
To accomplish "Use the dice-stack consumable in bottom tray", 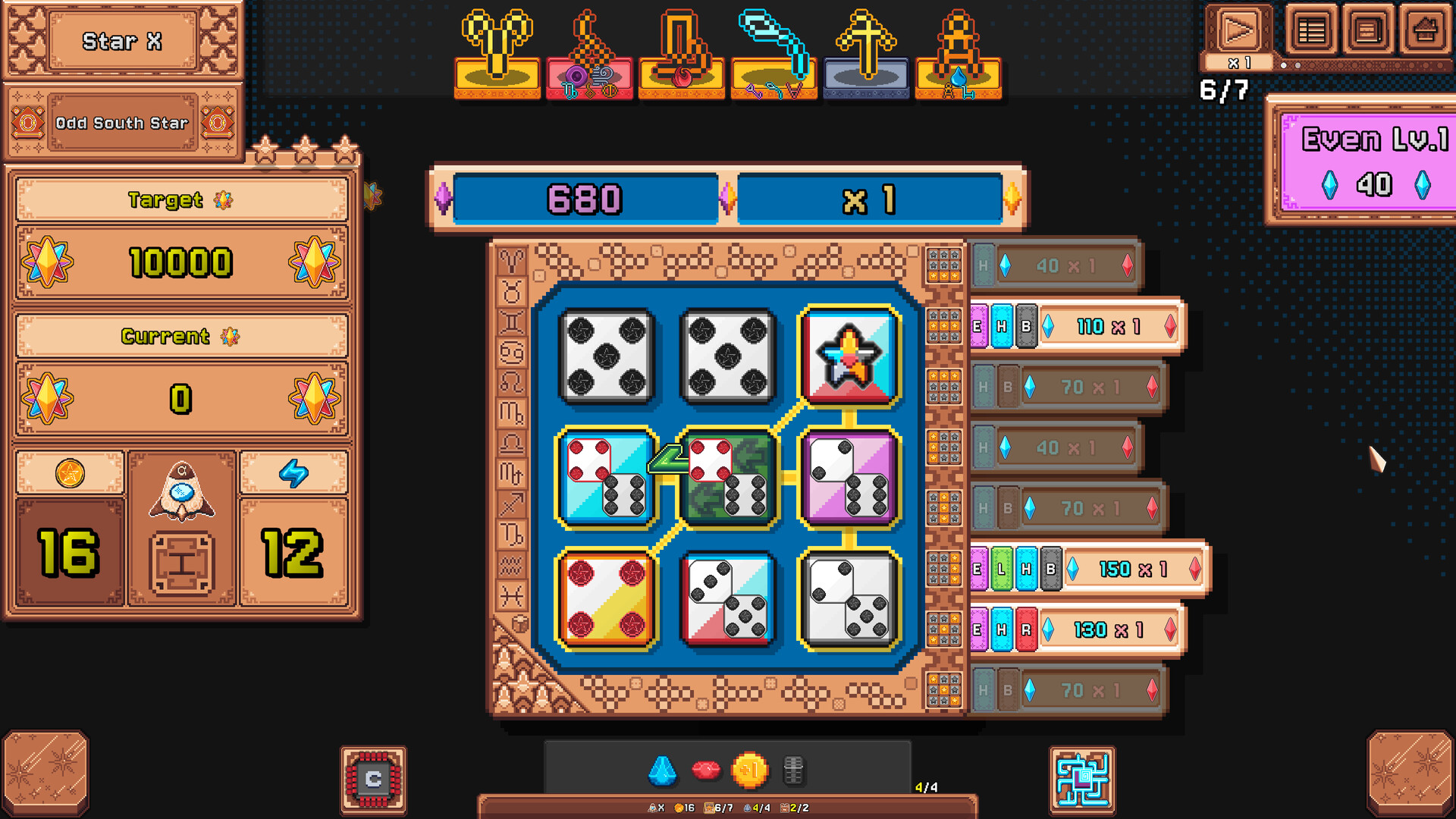I will point(795,769).
